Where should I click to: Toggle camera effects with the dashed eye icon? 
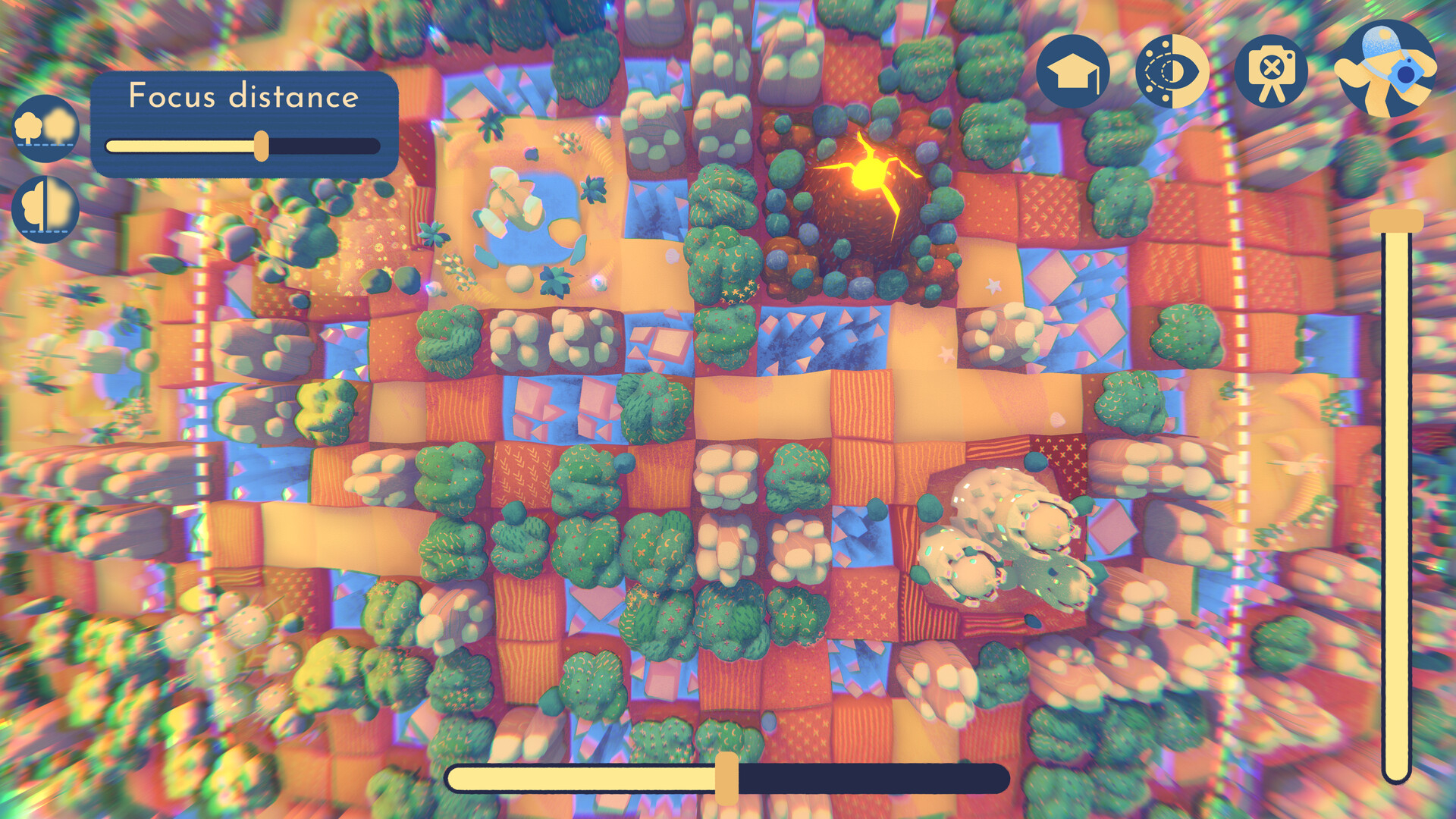coord(1172,72)
